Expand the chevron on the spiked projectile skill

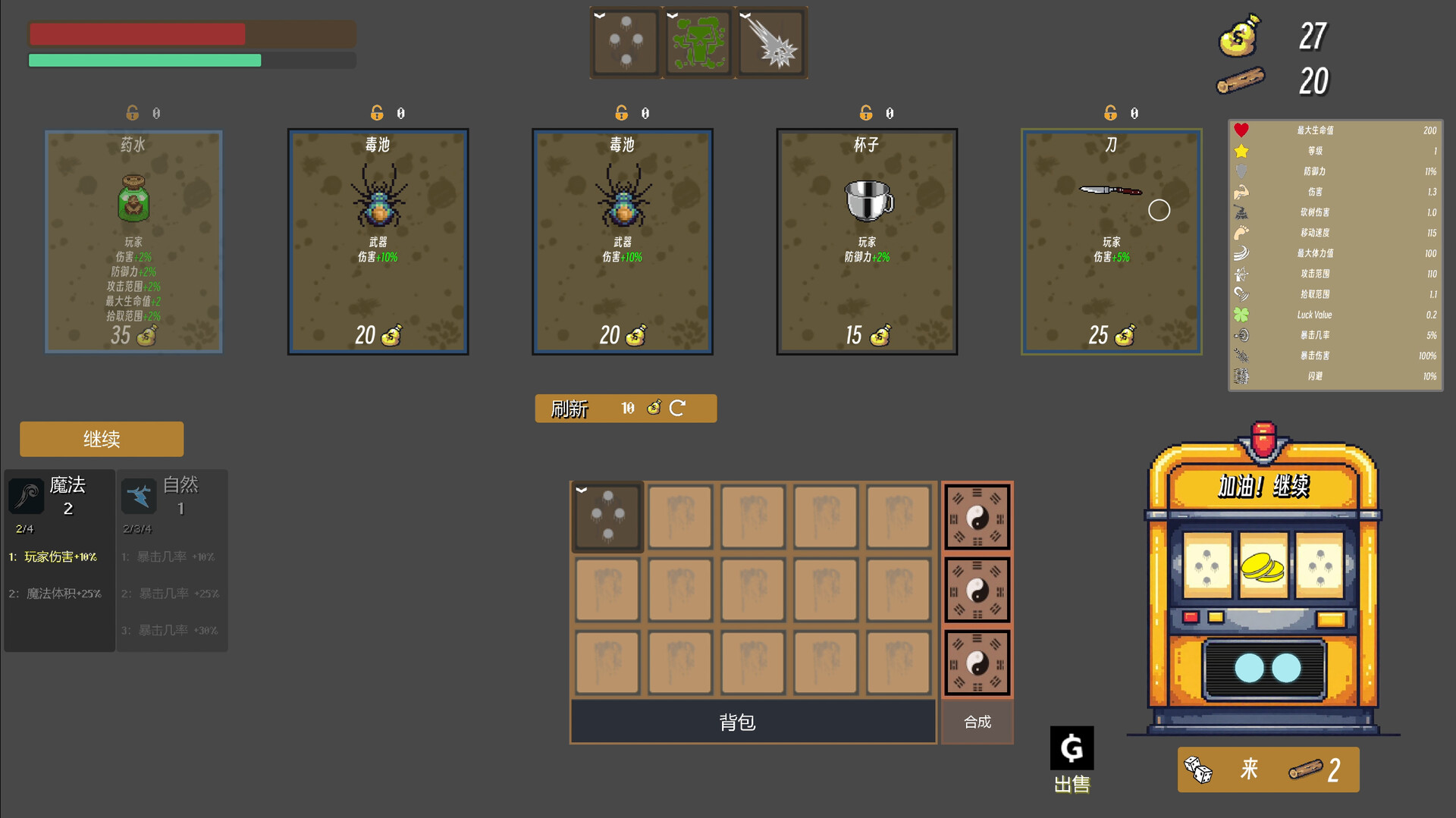743,13
